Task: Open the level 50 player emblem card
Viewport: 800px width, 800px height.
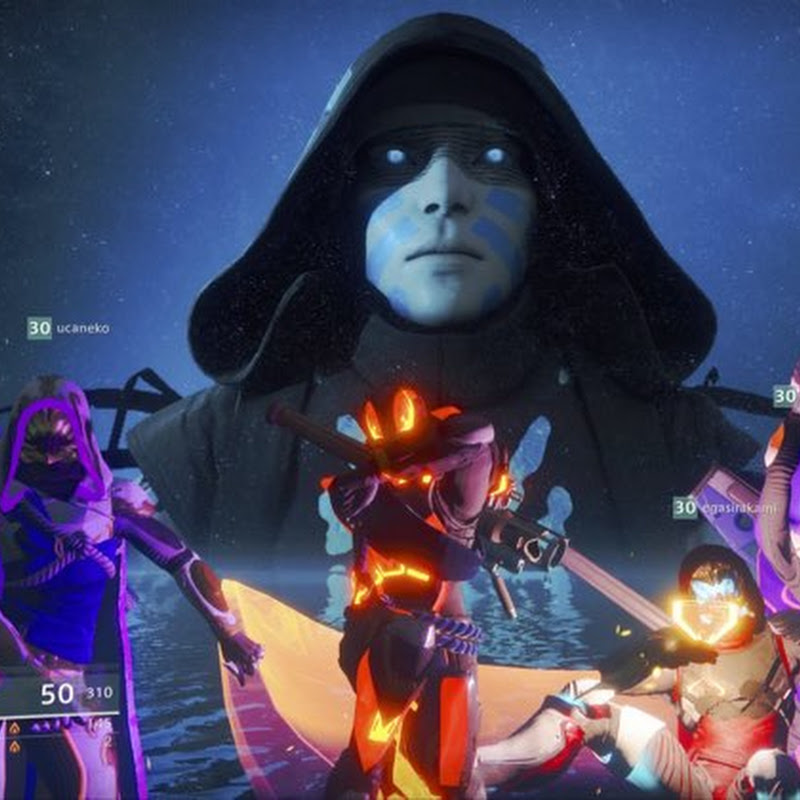Action: click(x=62, y=695)
